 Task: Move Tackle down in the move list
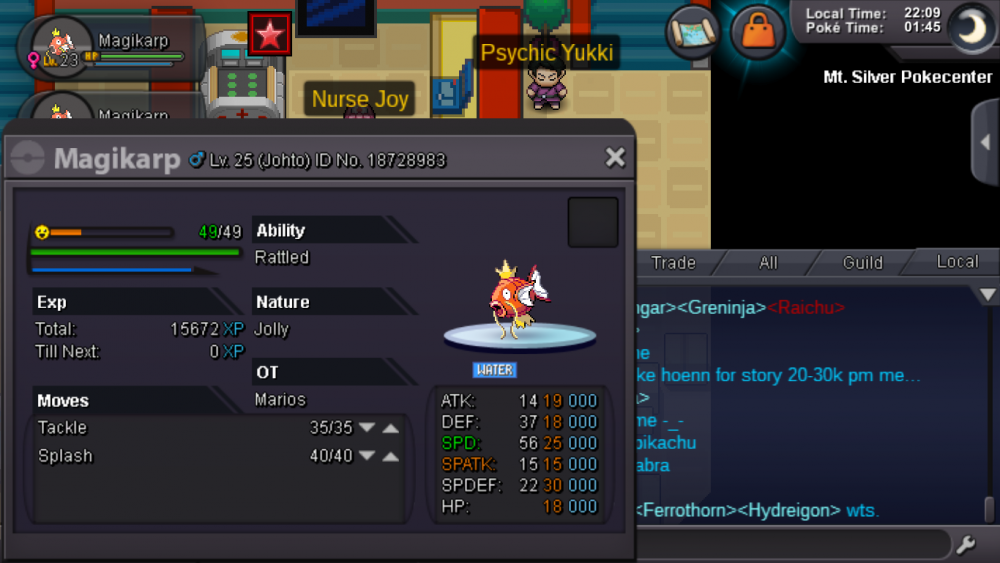click(x=367, y=428)
